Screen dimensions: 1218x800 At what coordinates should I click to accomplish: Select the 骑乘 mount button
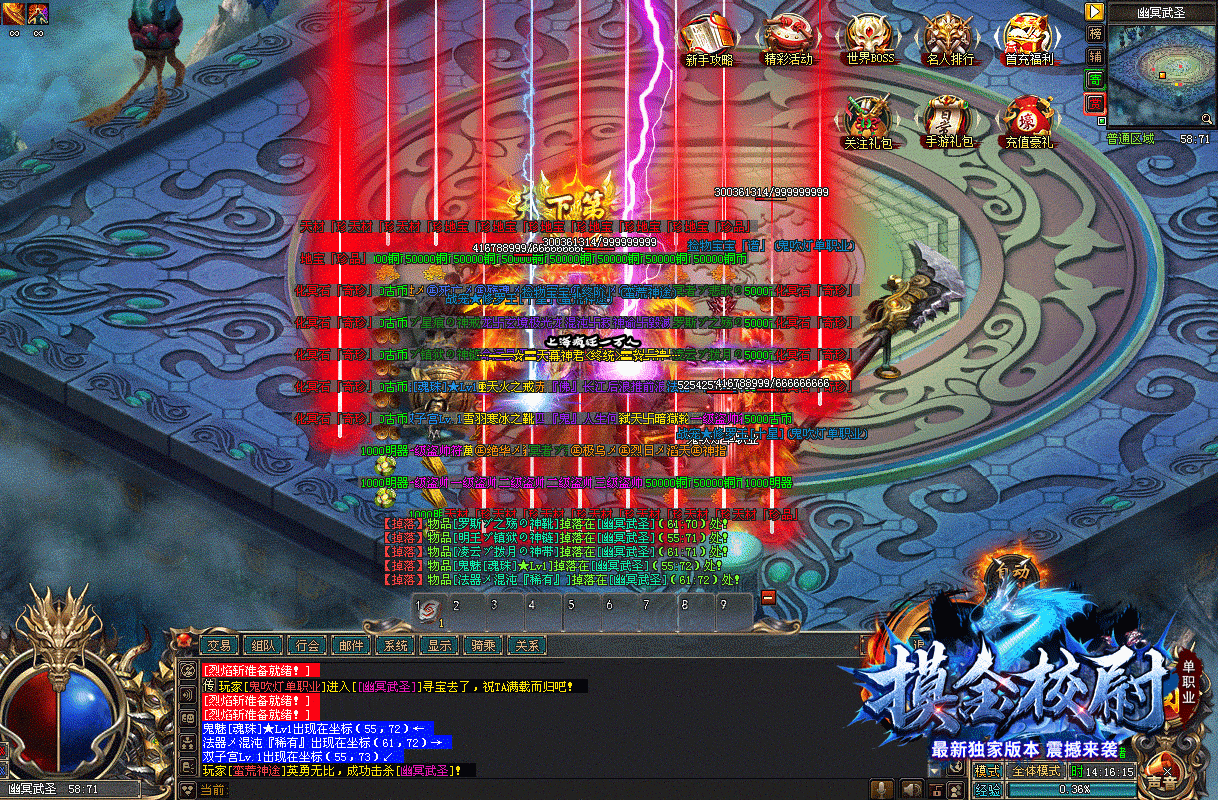[x=484, y=646]
